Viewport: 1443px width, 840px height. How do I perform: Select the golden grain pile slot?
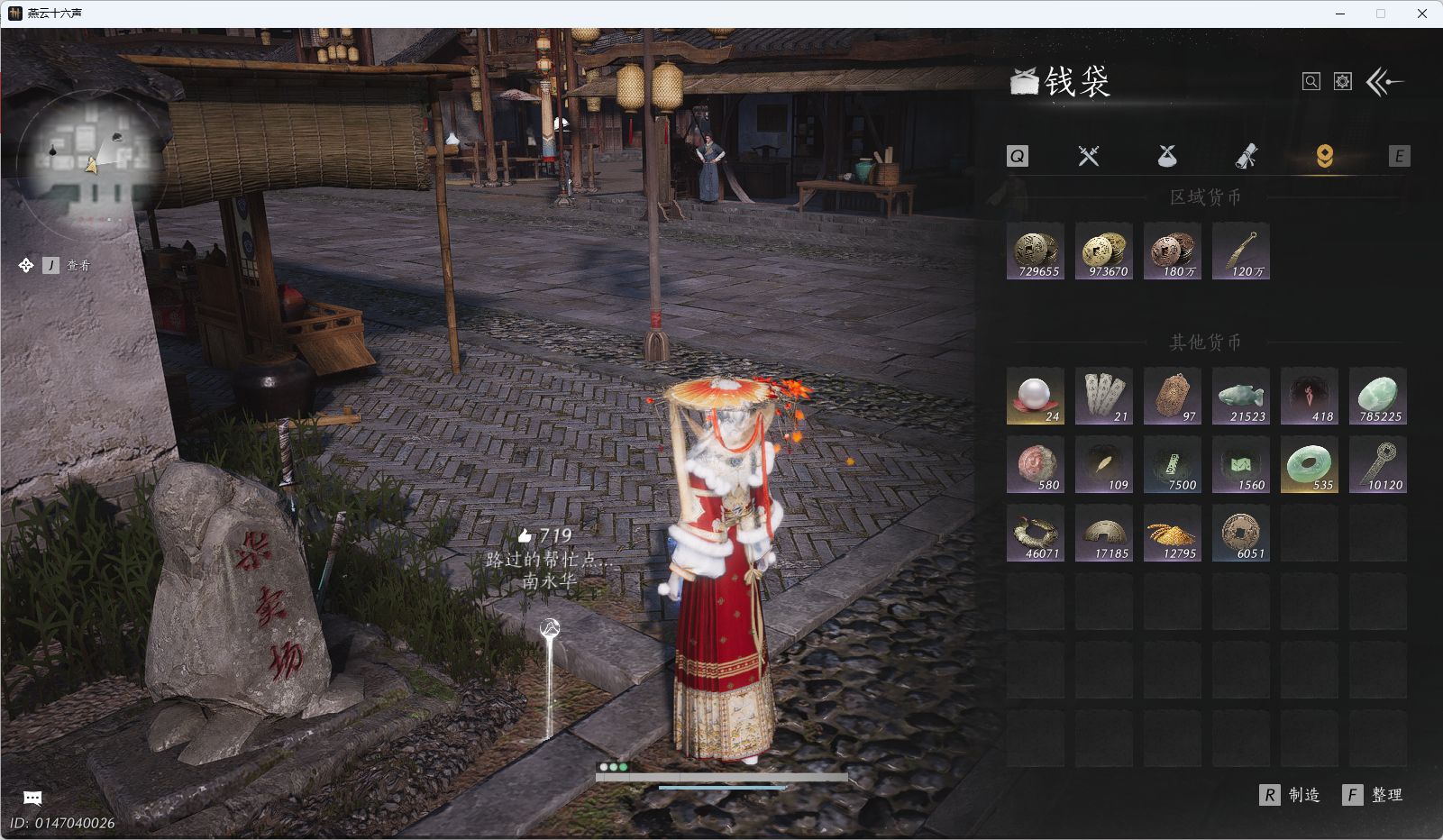(1173, 534)
